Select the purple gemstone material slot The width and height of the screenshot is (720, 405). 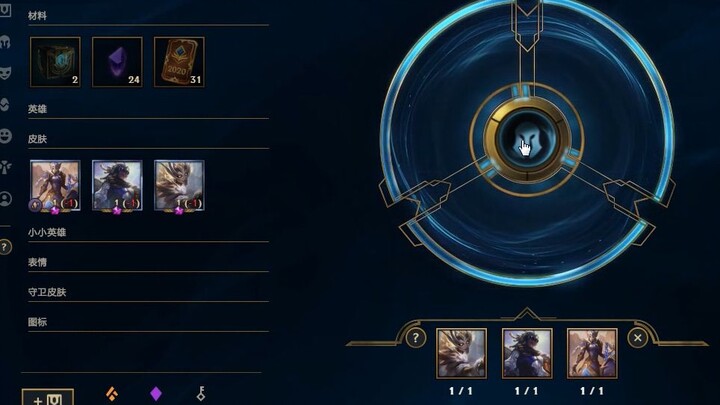tap(117, 62)
